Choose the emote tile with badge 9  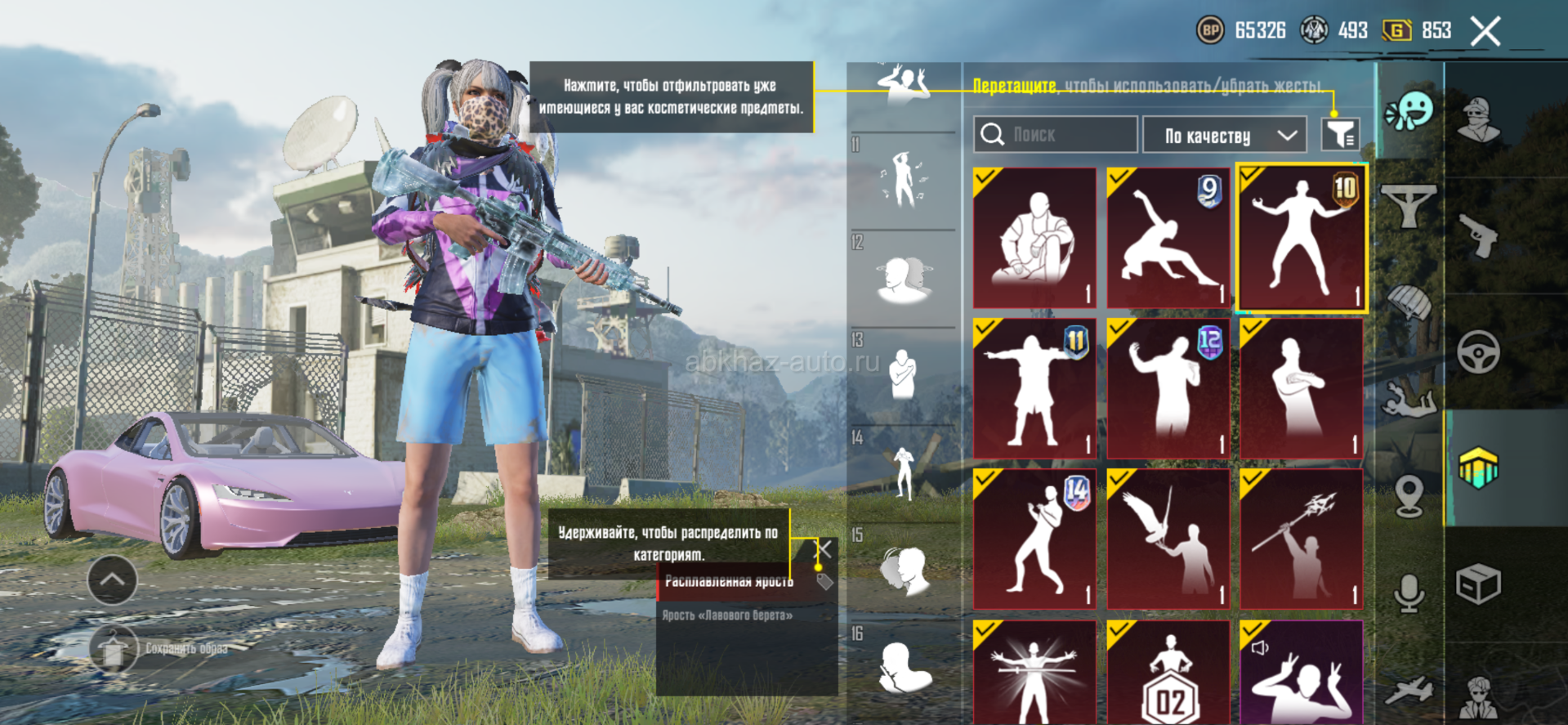1168,238
